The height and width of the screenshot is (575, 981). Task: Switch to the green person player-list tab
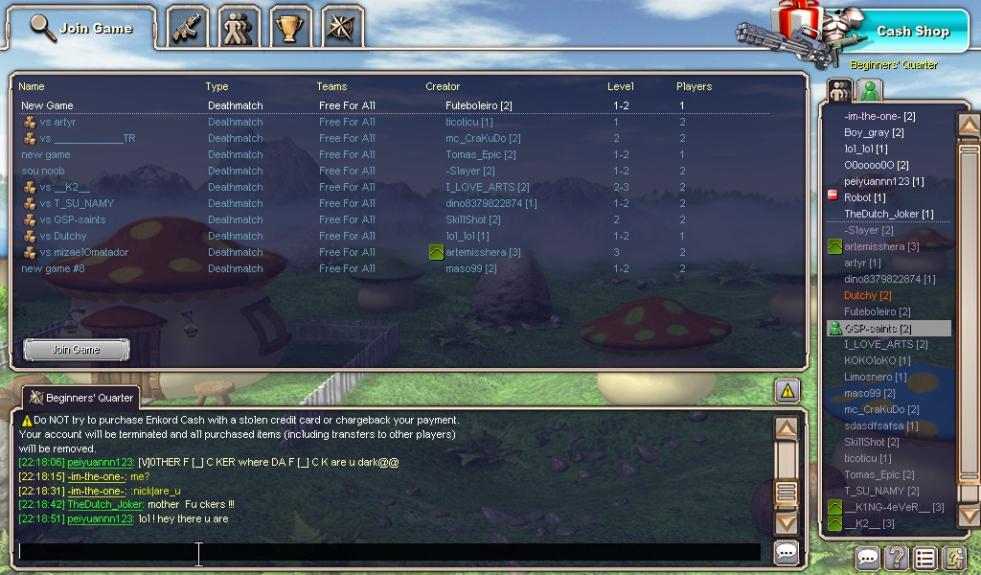pyautogui.click(x=871, y=90)
